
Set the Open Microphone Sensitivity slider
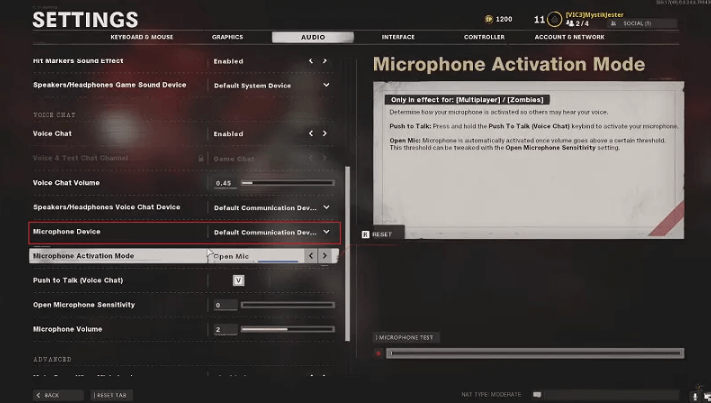click(287, 305)
